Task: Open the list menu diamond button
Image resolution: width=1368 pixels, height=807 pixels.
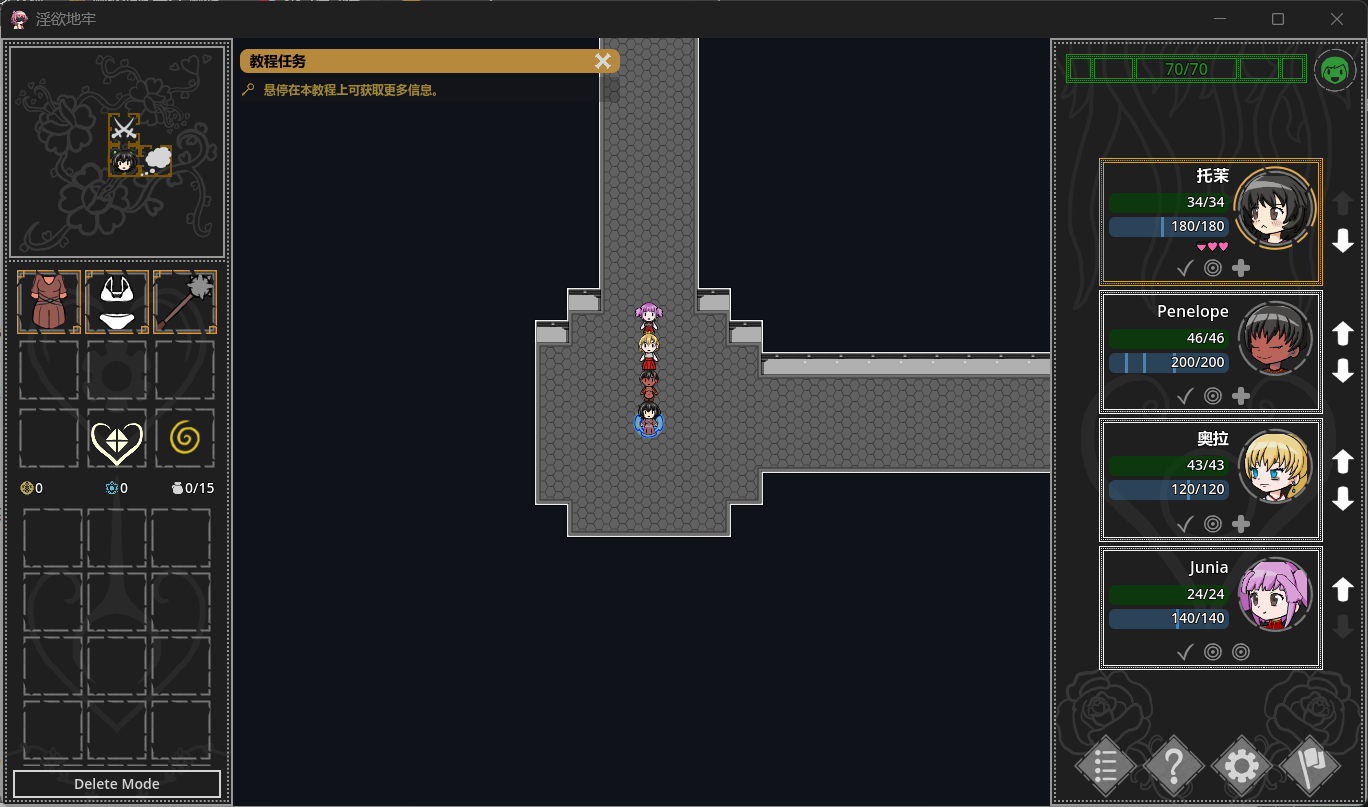Action: tap(1105, 767)
